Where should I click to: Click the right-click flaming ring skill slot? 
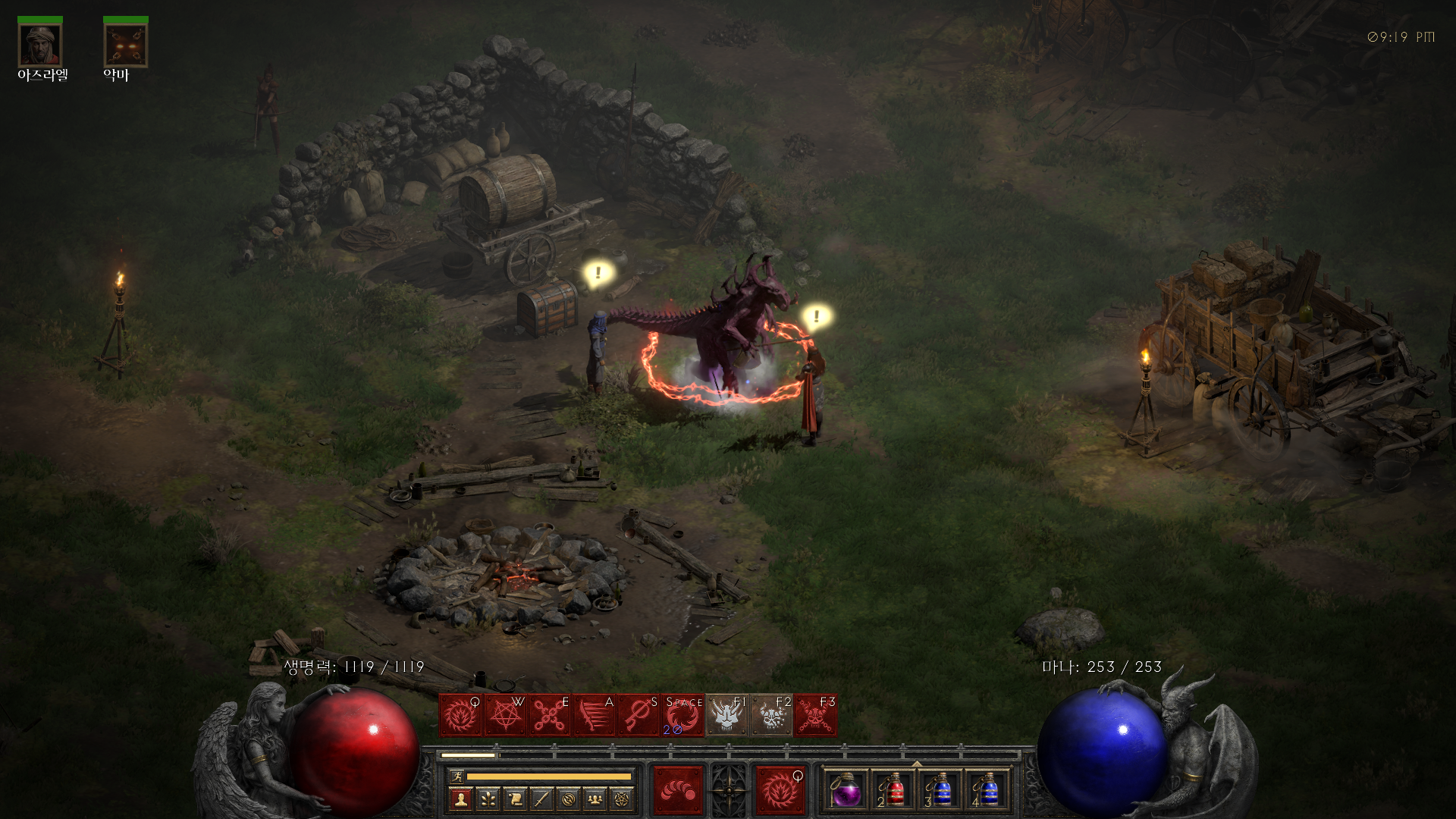tap(780, 791)
